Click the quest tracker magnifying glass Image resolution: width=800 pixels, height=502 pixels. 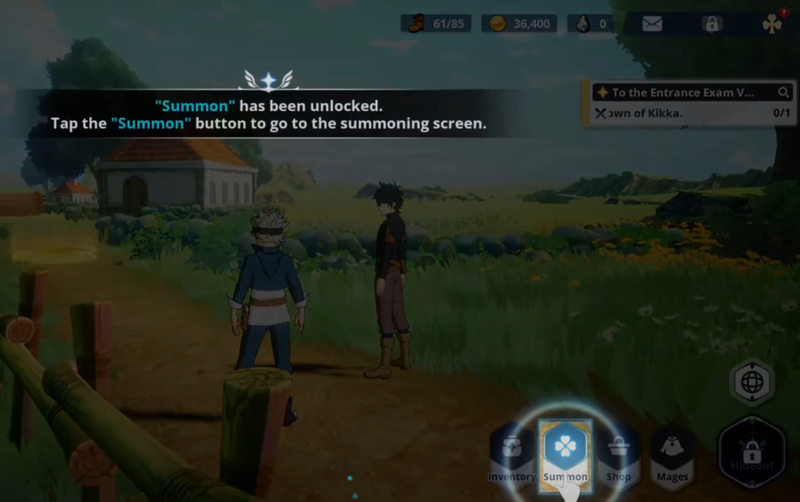click(785, 92)
